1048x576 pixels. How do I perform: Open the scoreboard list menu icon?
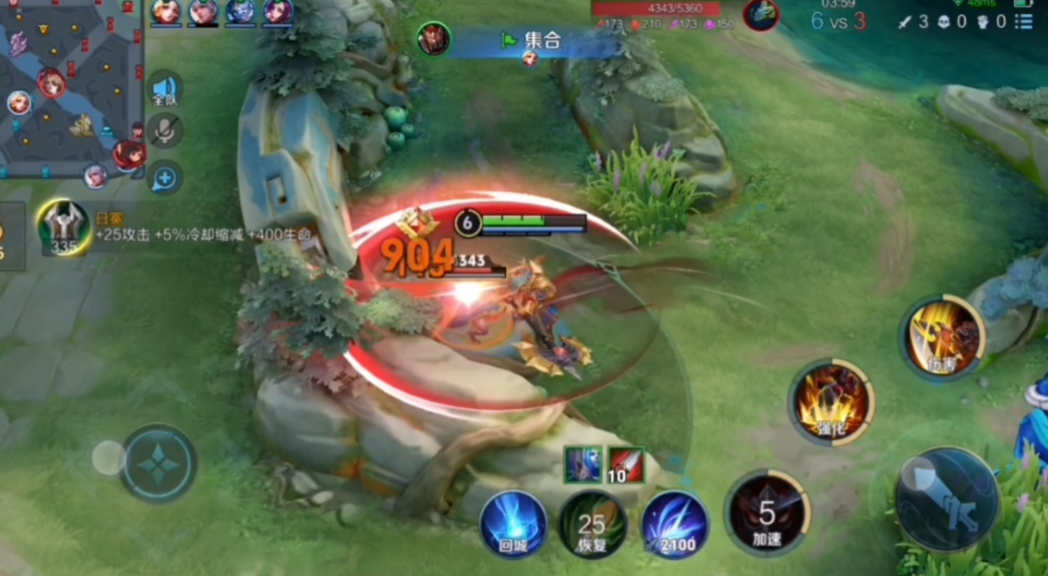[1023, 21]
